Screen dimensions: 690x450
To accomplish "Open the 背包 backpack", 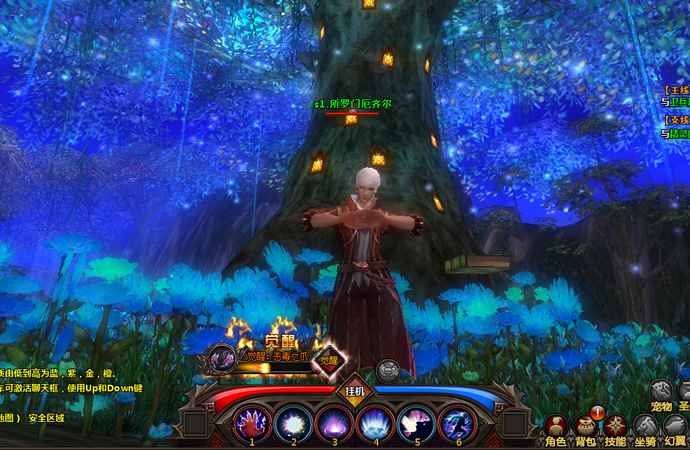I will pyautogui.click(x=585, y=426).
